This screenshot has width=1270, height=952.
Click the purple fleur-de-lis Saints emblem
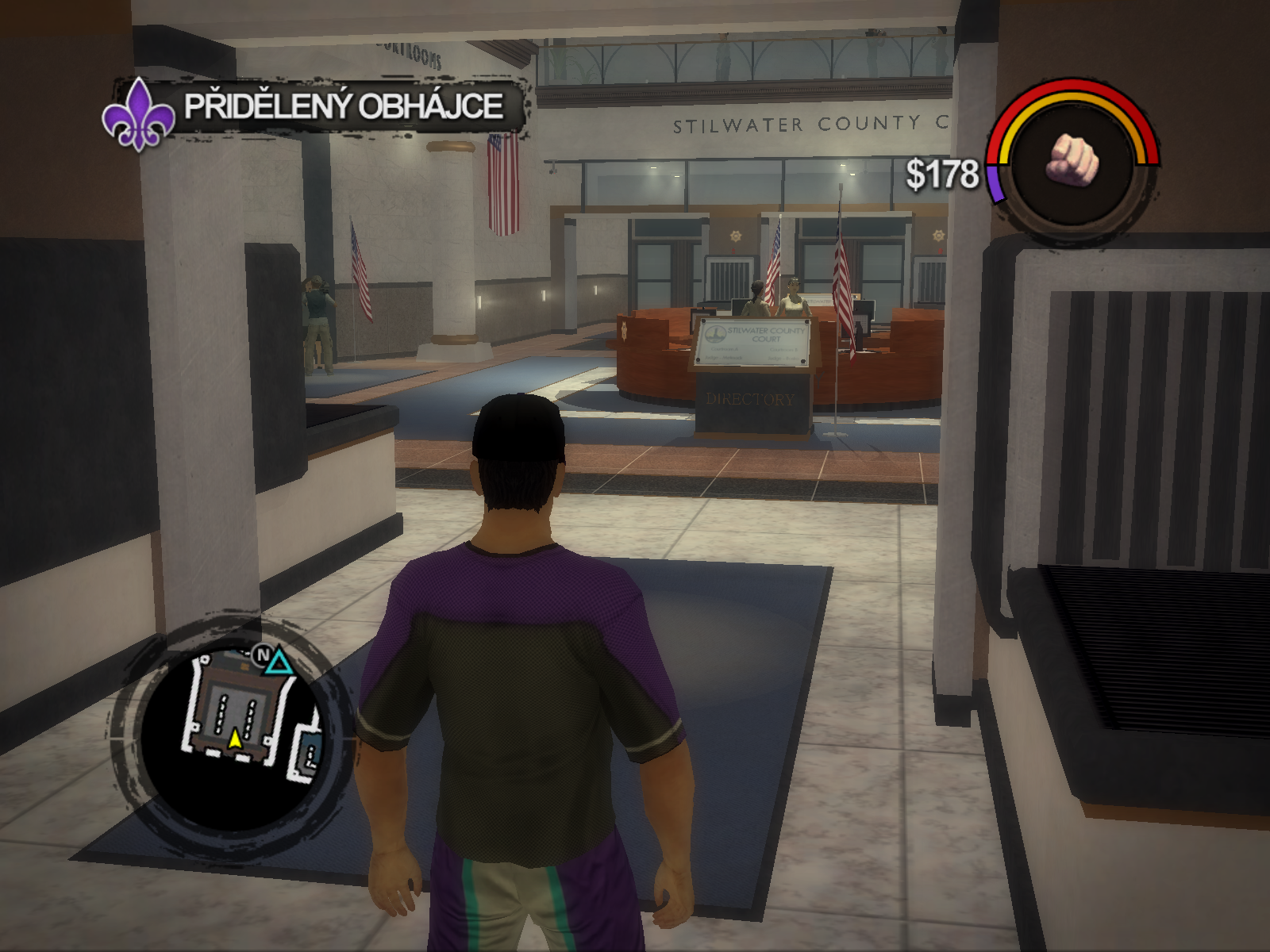pyautogui.click(x=139, y=116)
